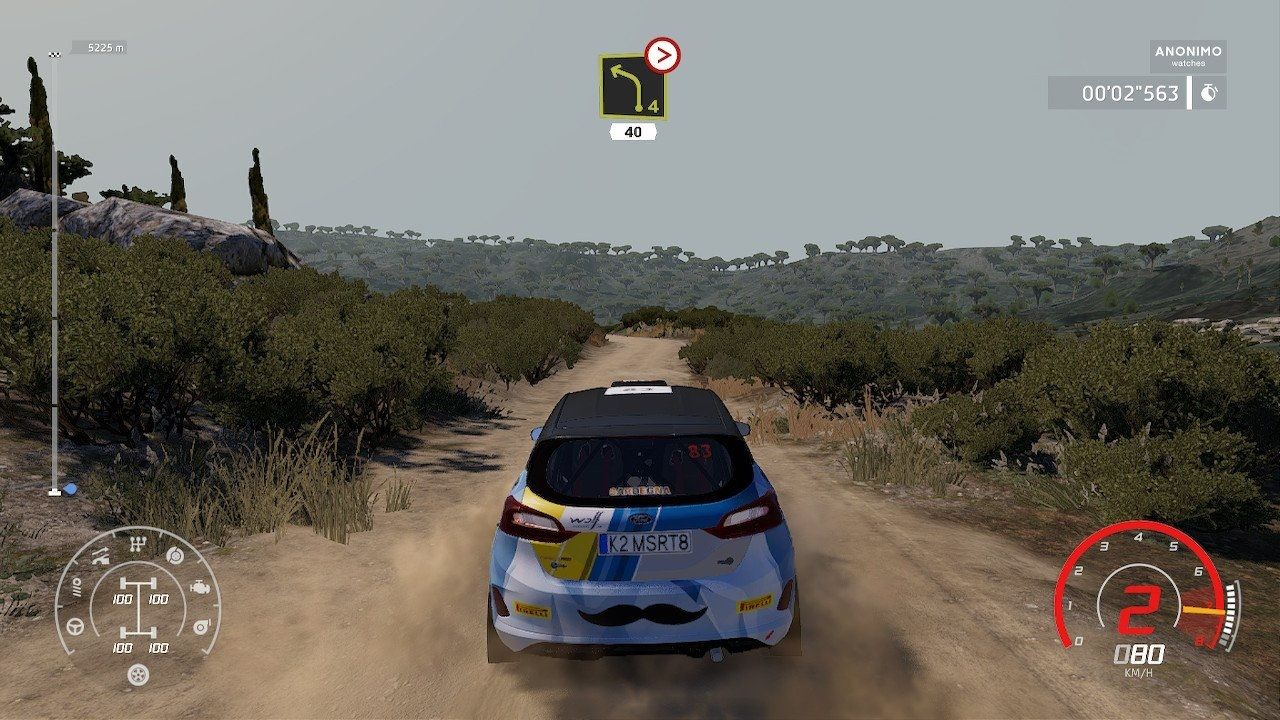The width and height of the screenshot is (1280, 720).
Task: Select the steering wheel damage icon
Action: coord(74,626)
